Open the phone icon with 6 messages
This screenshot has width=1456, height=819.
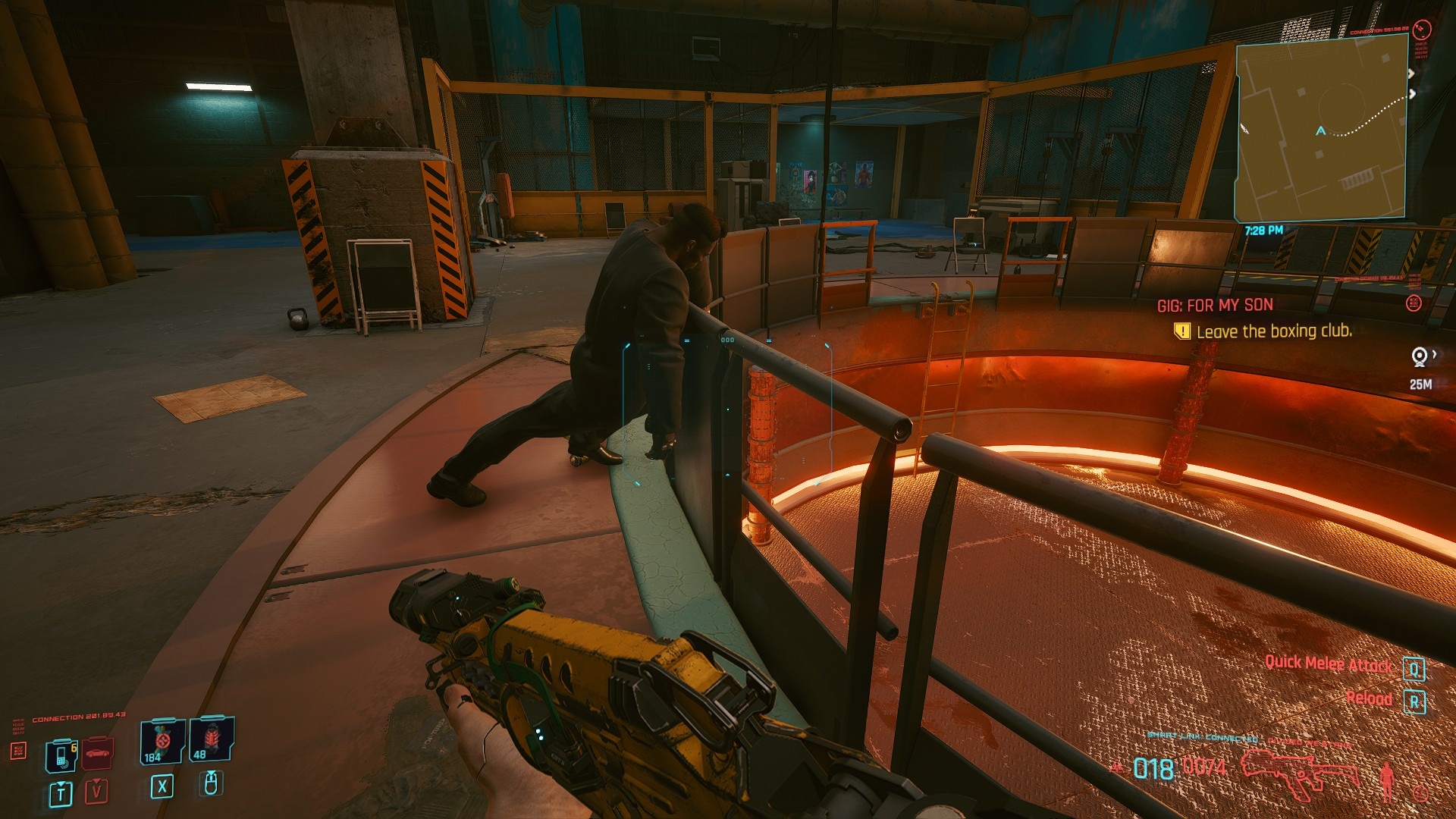[61, 755]
